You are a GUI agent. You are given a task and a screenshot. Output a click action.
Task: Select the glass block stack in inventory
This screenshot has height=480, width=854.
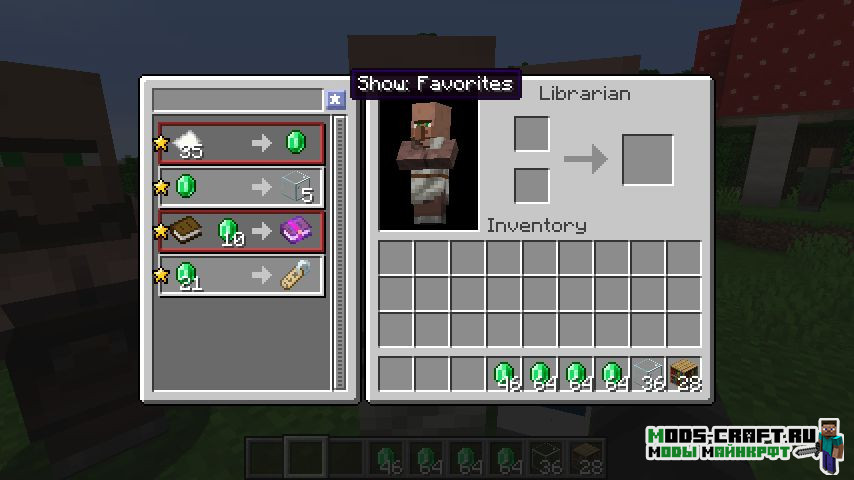tap(648, 374)
